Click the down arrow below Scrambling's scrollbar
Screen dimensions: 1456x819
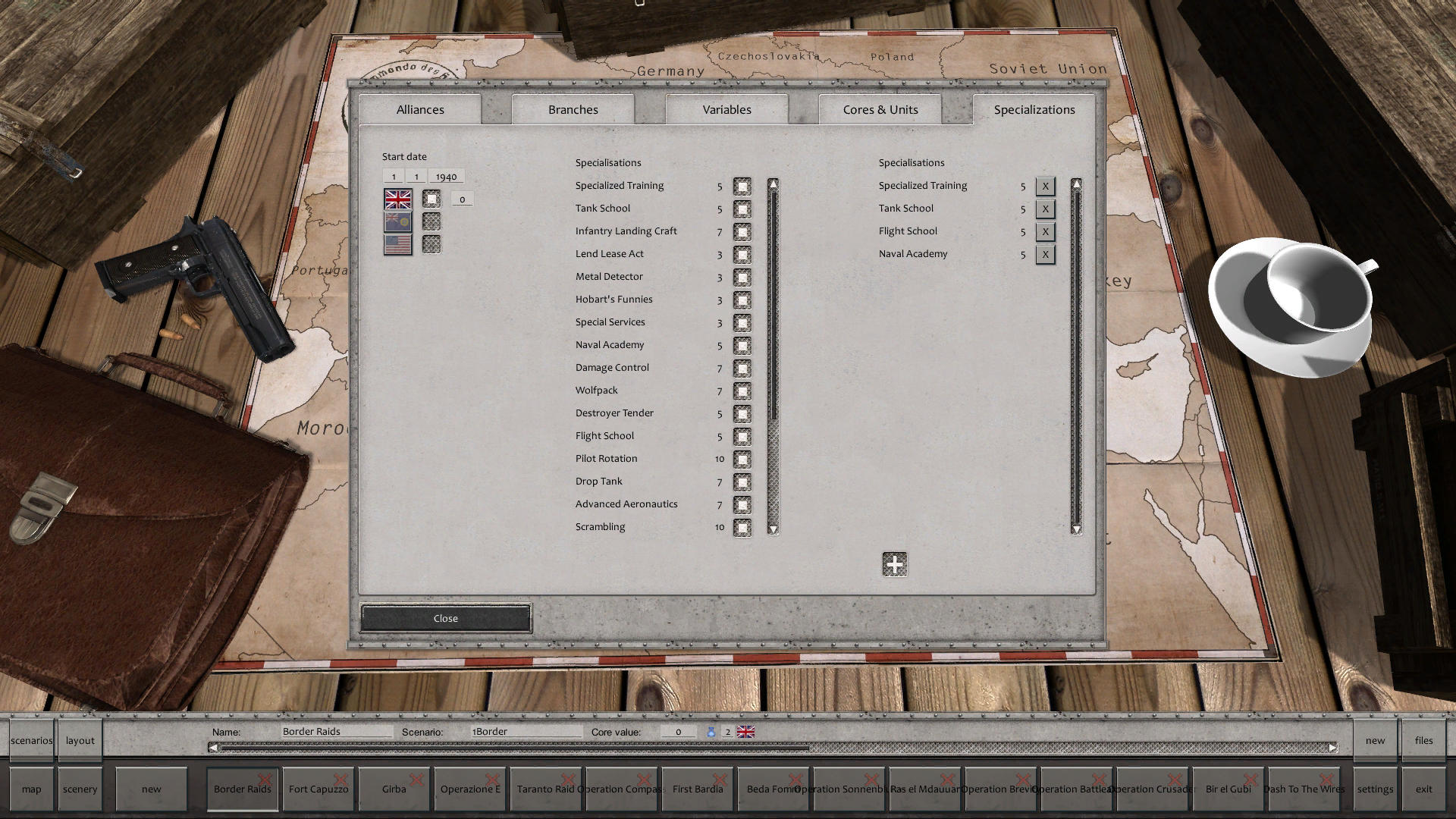pyautogui.click(x=773, y=529)
